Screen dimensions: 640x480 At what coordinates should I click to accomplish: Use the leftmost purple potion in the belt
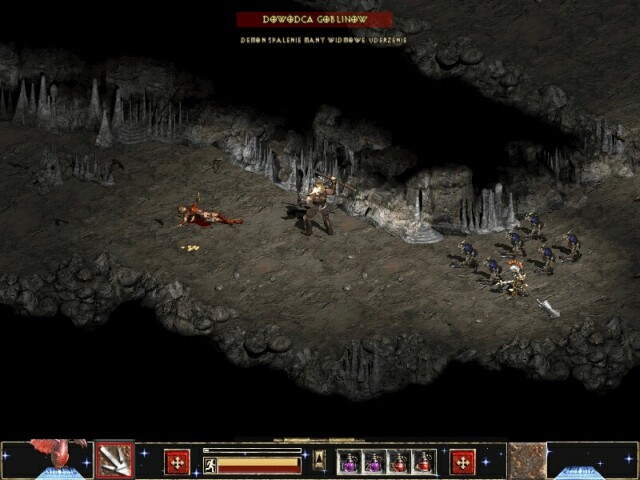coord(350,462)
